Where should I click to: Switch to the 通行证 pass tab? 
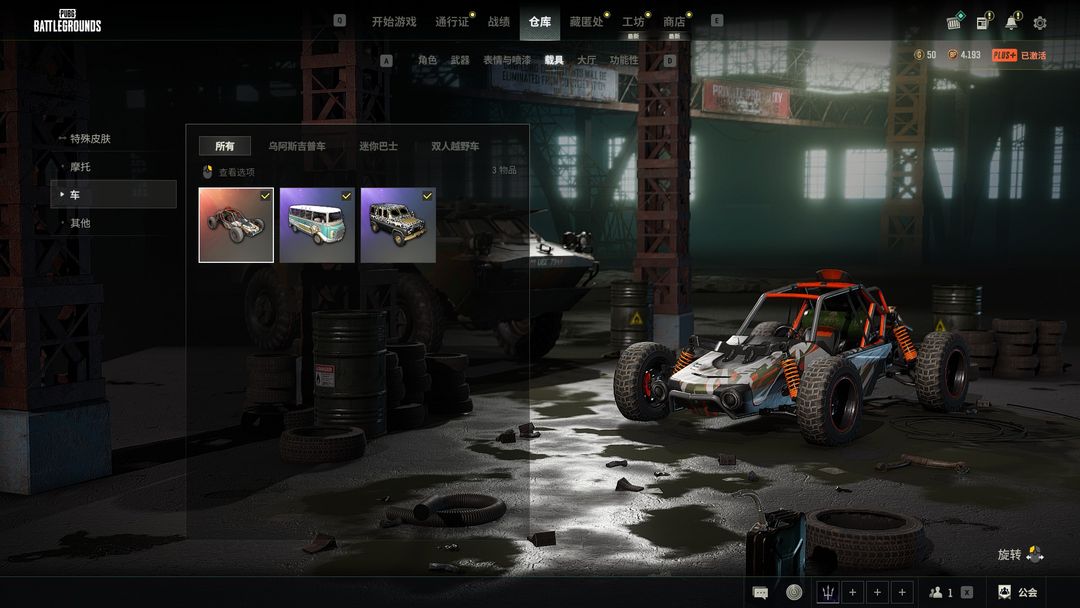tap(453, 22)
